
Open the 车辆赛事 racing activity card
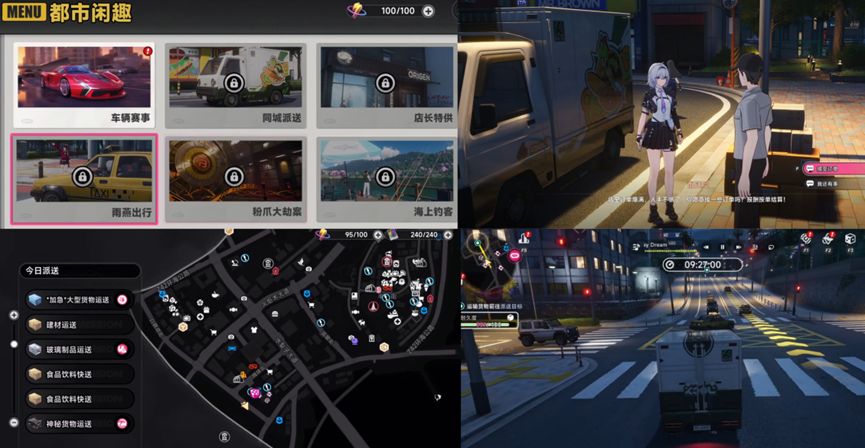[x=84, y=86]
